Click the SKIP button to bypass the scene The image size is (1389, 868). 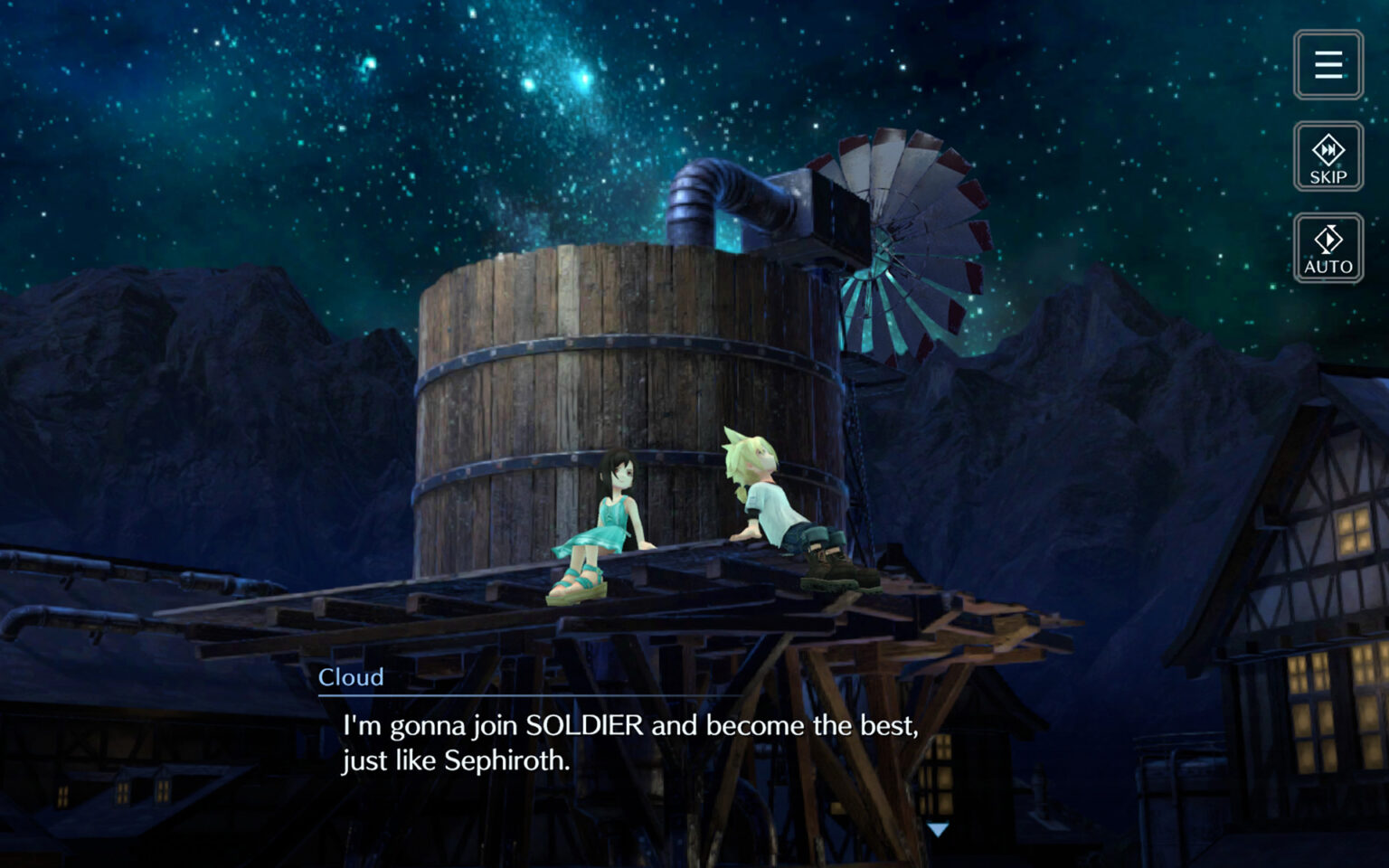pos(1327,156)
